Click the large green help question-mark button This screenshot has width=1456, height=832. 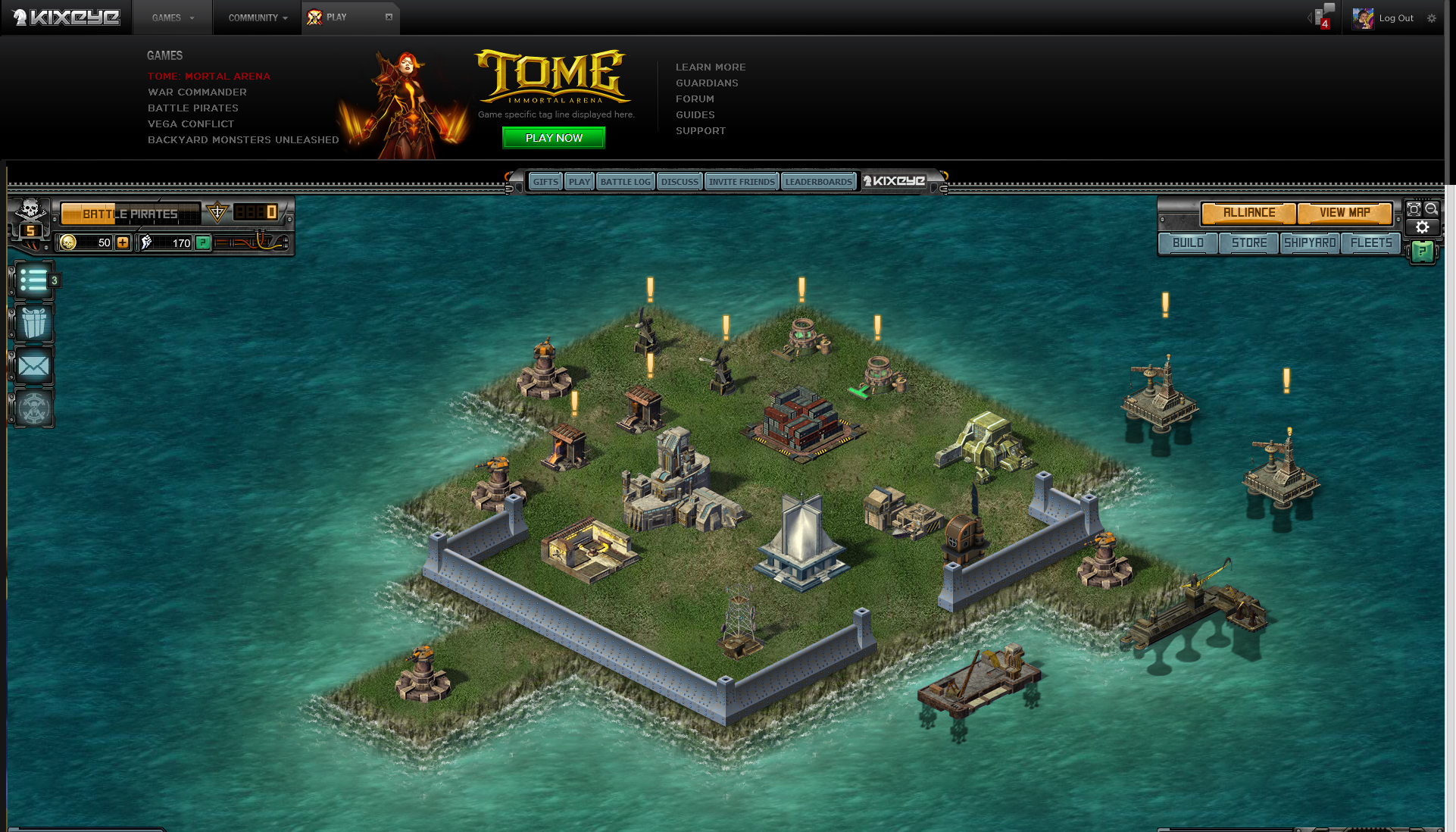tap(1422, 252)
